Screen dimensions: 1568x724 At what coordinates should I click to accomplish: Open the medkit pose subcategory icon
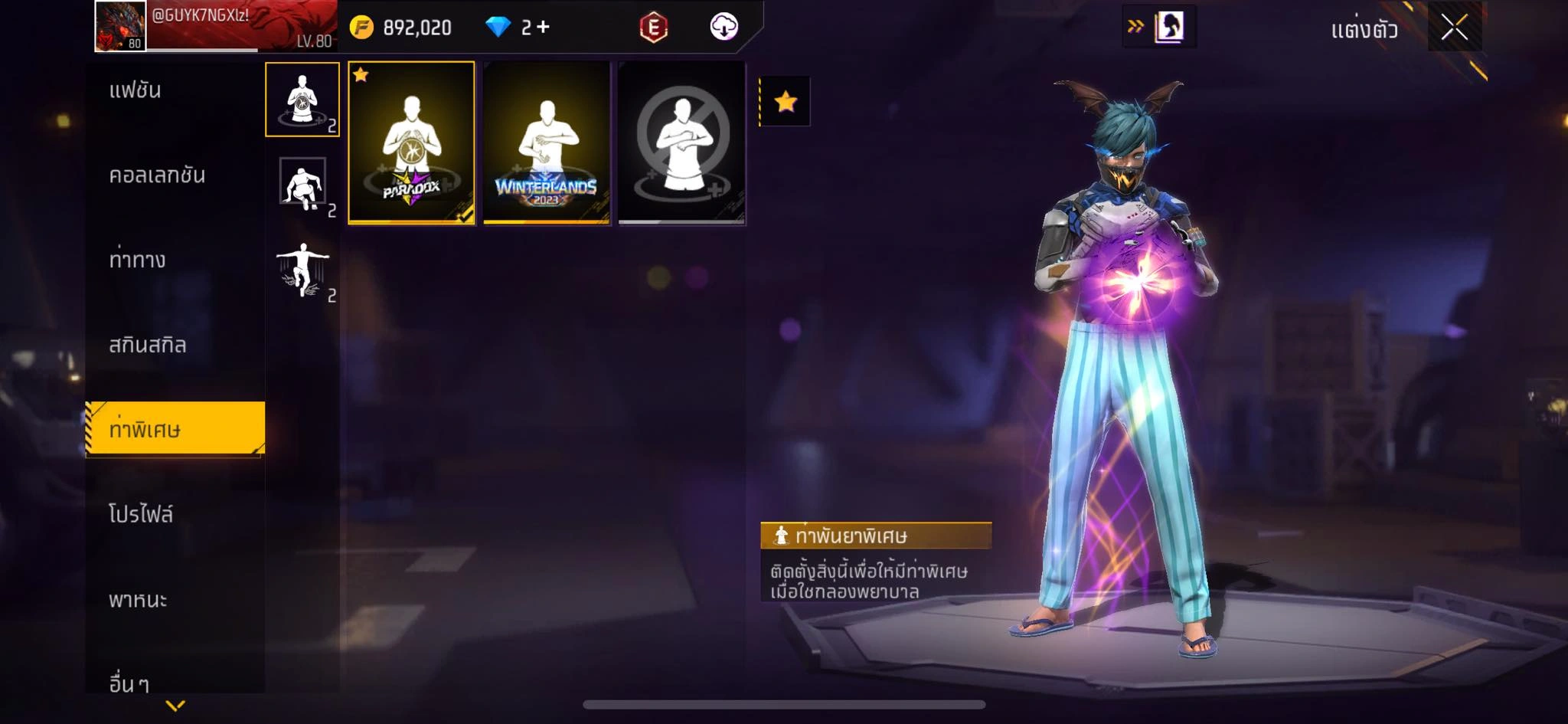click(302, 100)
